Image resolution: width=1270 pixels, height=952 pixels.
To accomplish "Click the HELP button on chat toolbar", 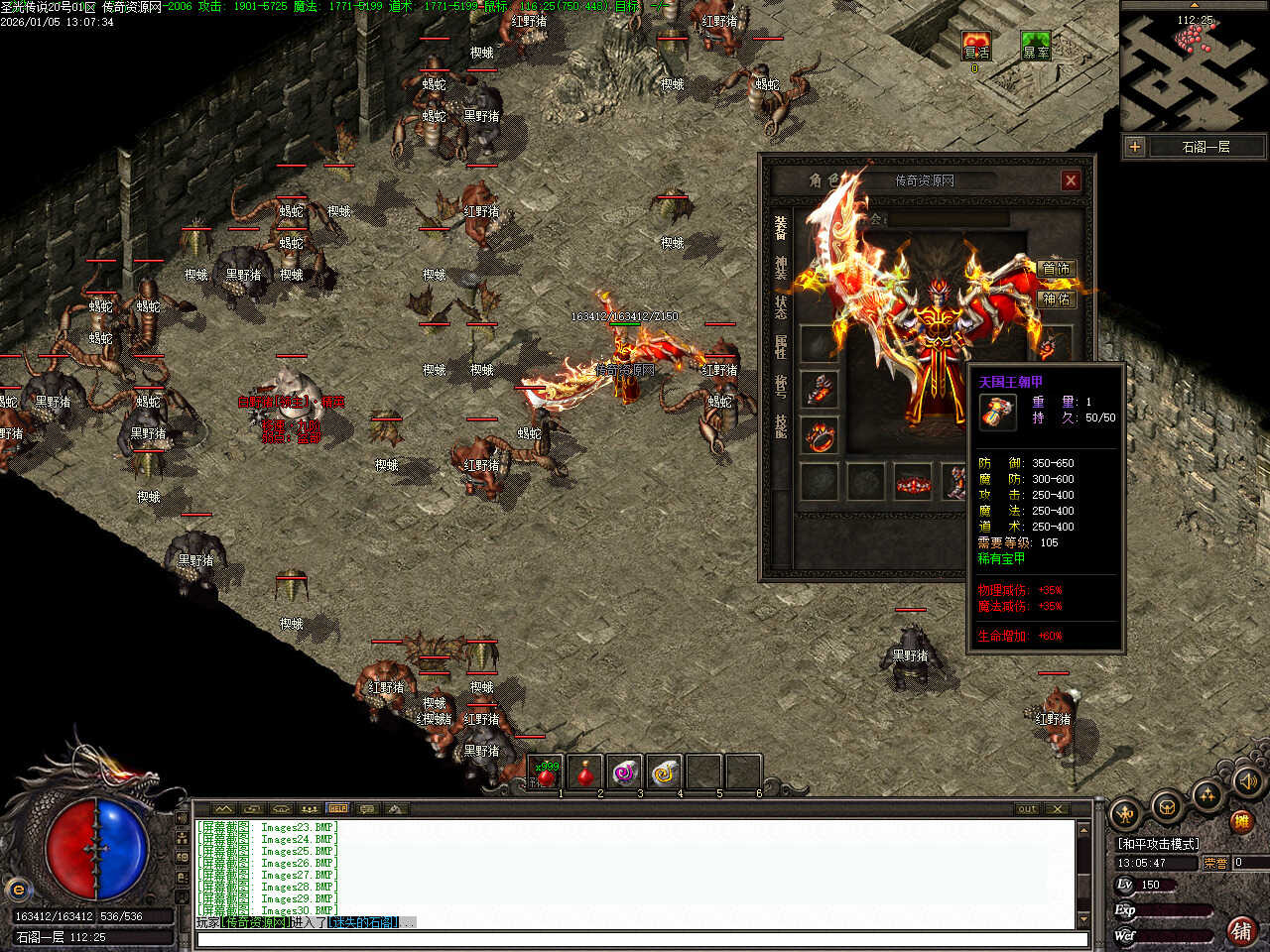I will point(338,808).
